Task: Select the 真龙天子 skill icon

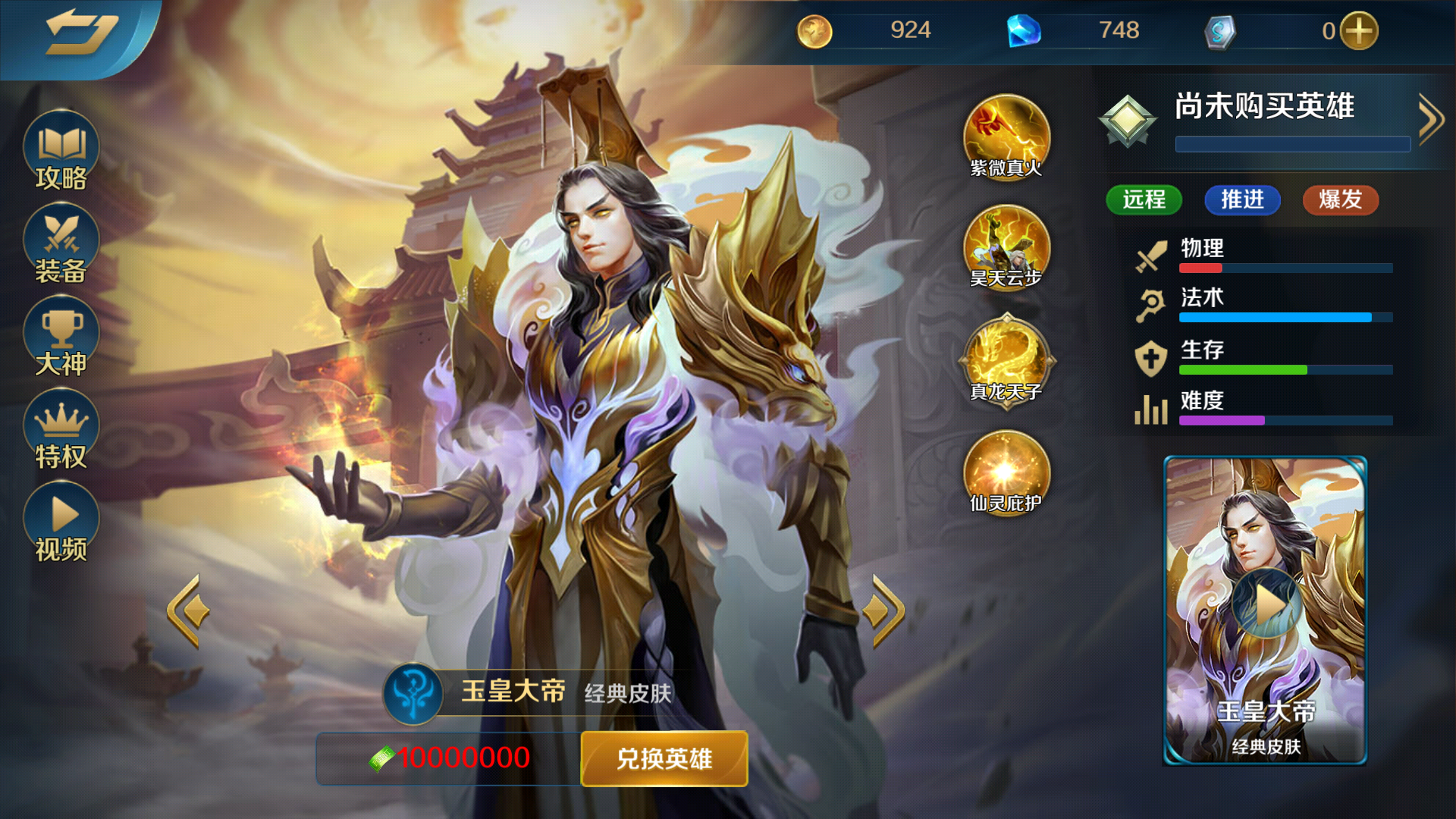Action: pyautogui.click(x=1006, y=359)
